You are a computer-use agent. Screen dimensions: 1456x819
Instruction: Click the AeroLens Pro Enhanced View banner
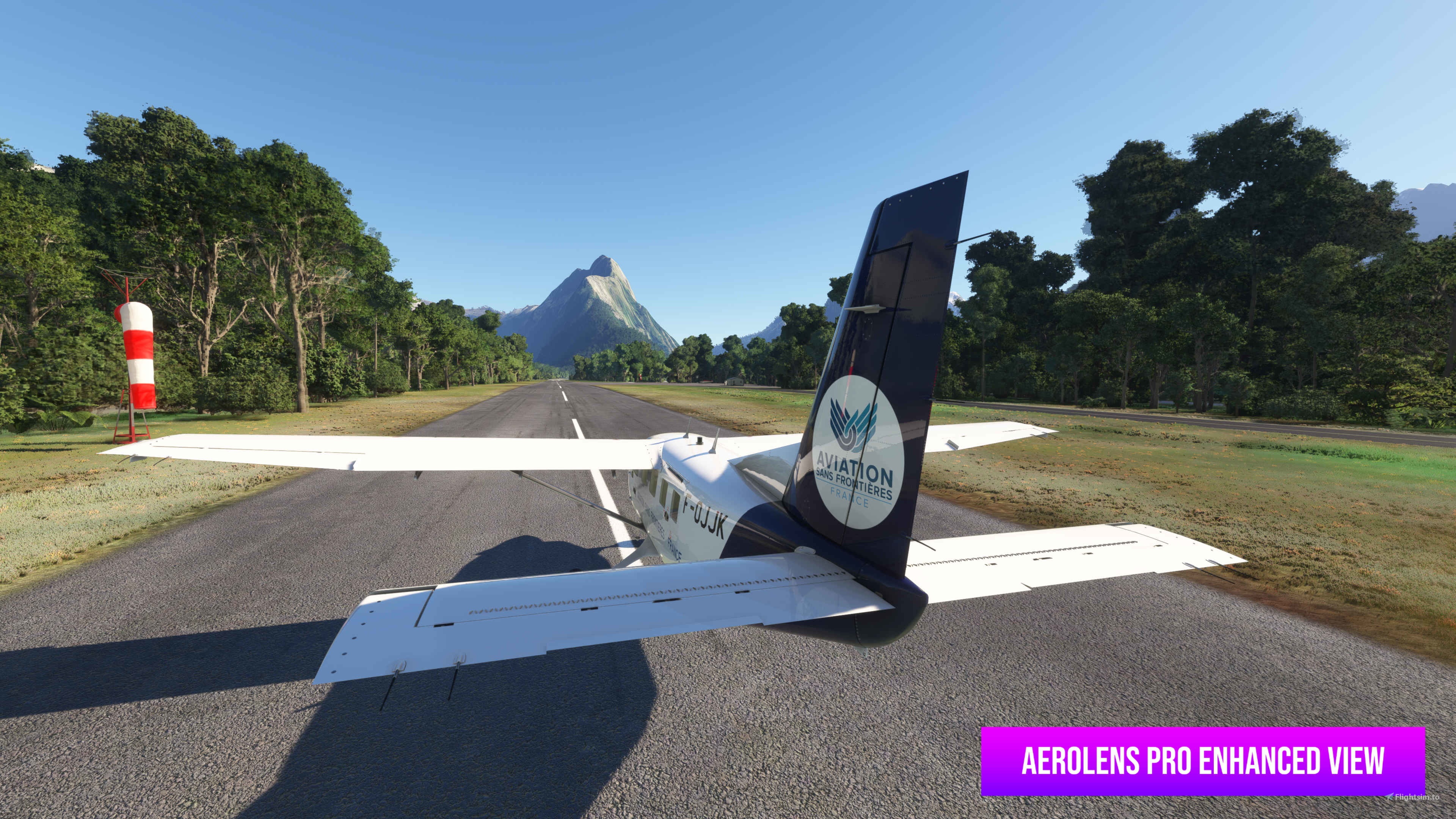(x=1202, y=761)
